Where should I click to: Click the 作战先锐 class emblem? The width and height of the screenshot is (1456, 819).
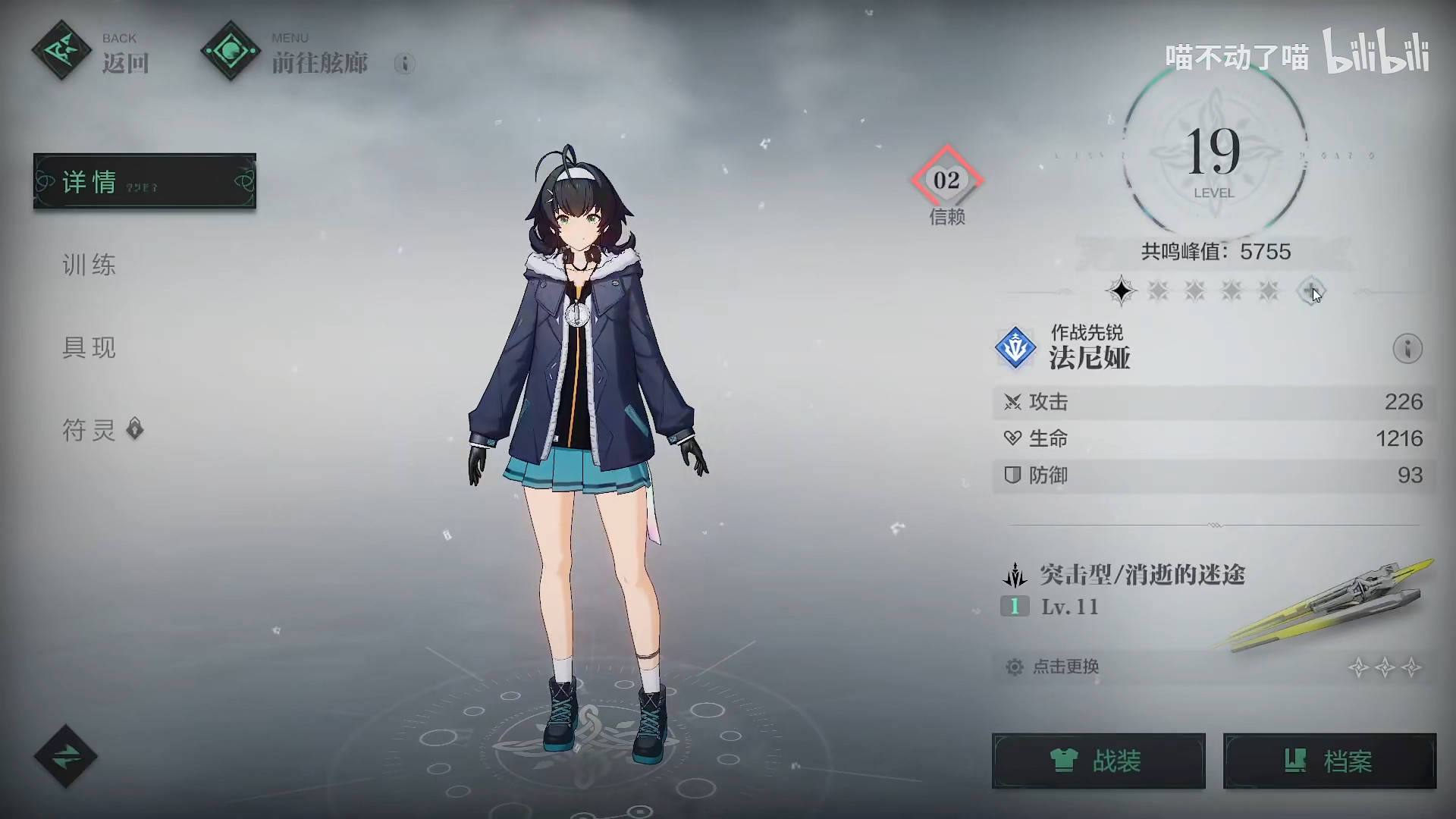click(1015, 348)
